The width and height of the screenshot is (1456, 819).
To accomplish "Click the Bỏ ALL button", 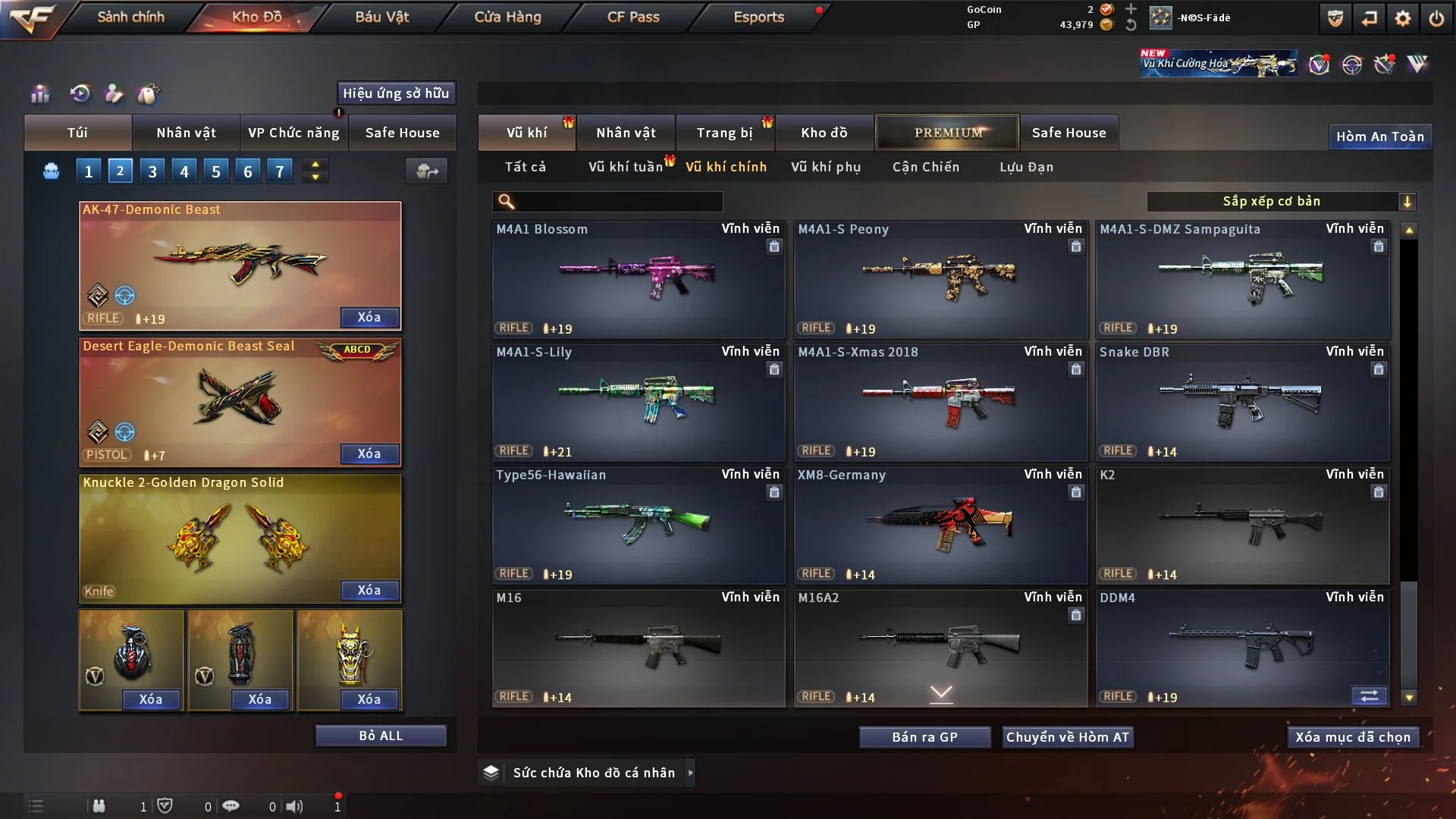I will pyautogui.click(x=381, y=736).
